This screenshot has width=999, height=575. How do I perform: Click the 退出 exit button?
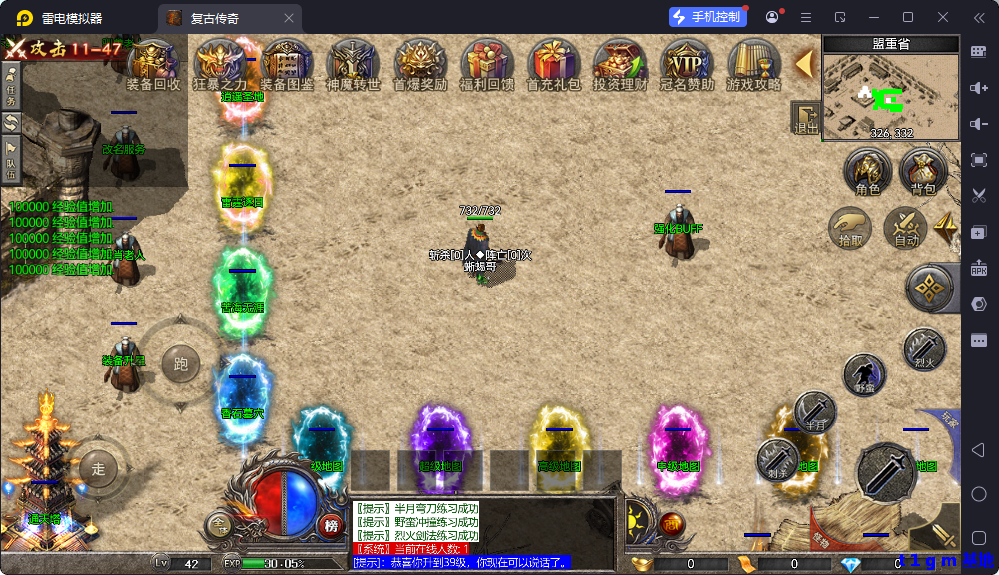click(805, 119)
